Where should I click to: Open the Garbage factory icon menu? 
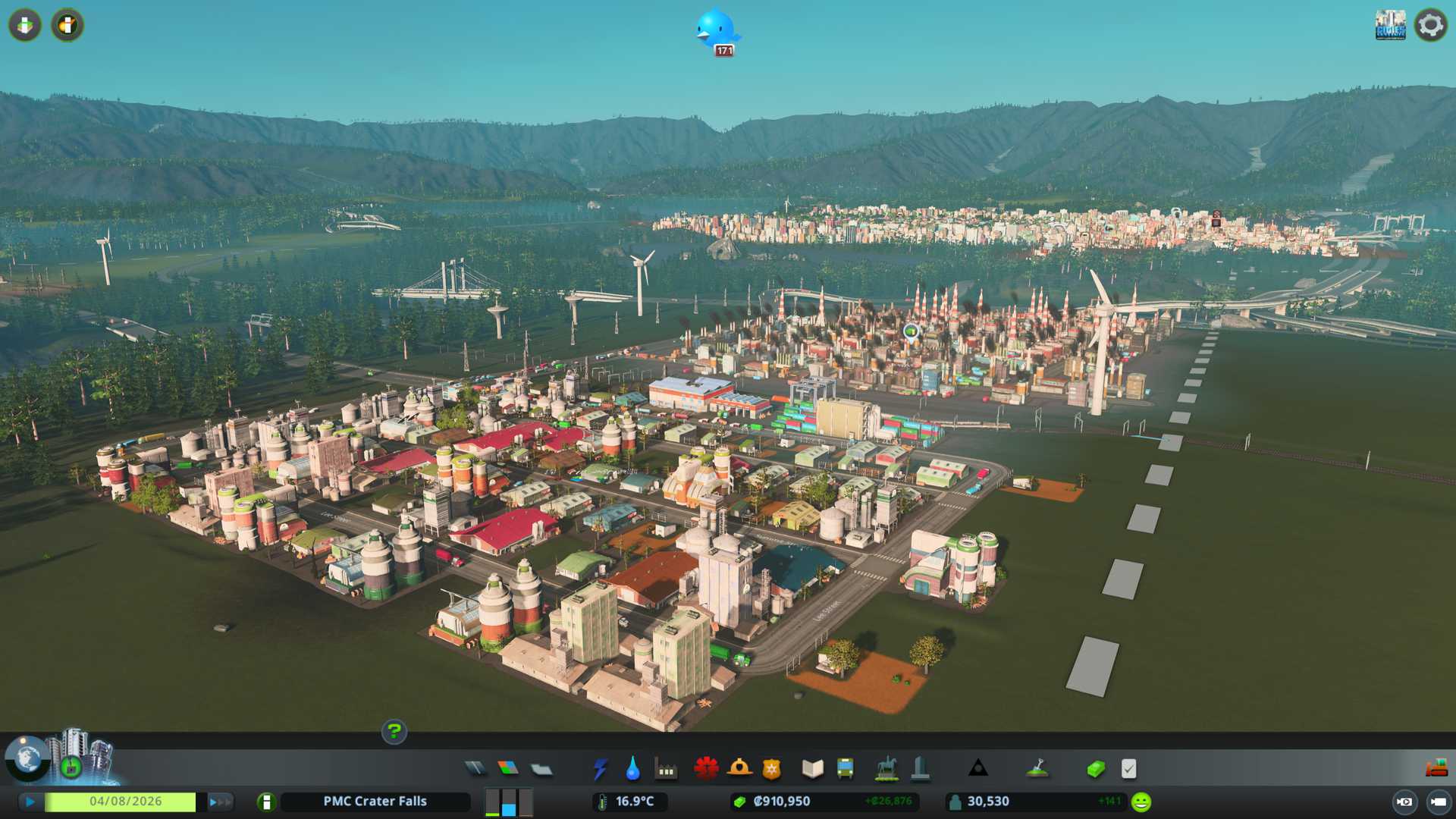[x=666, y=769]
